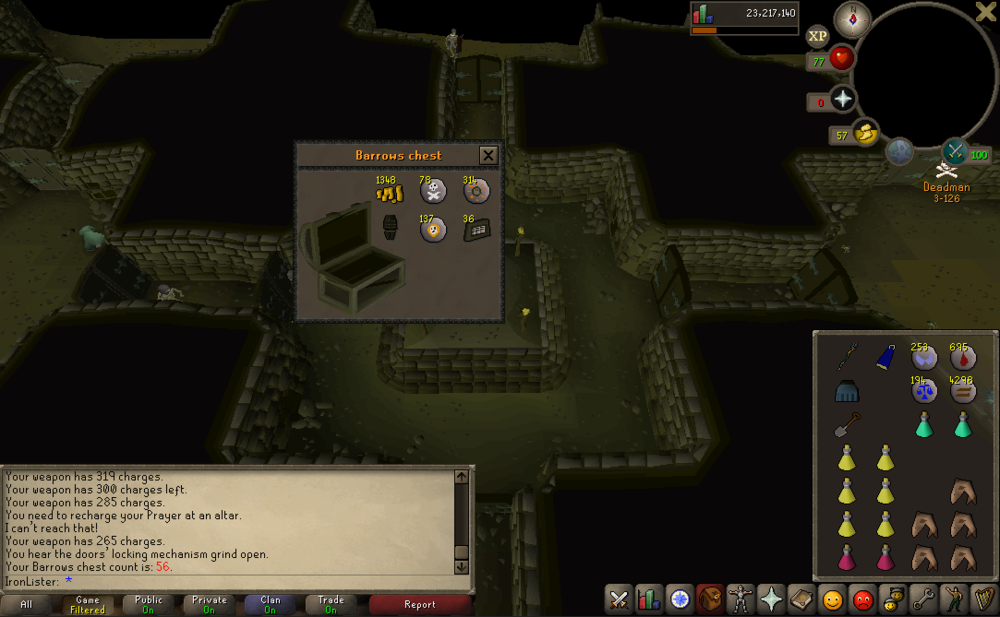
Task: Open the Report abuse button
Action: pos(420,604)
